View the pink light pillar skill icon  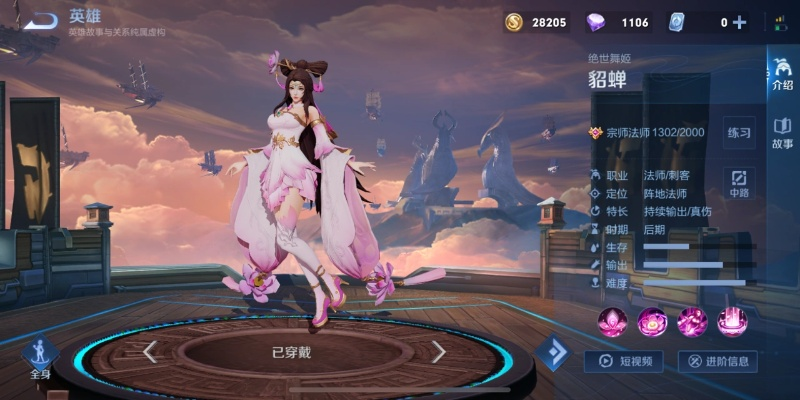[x=732, y=321]
